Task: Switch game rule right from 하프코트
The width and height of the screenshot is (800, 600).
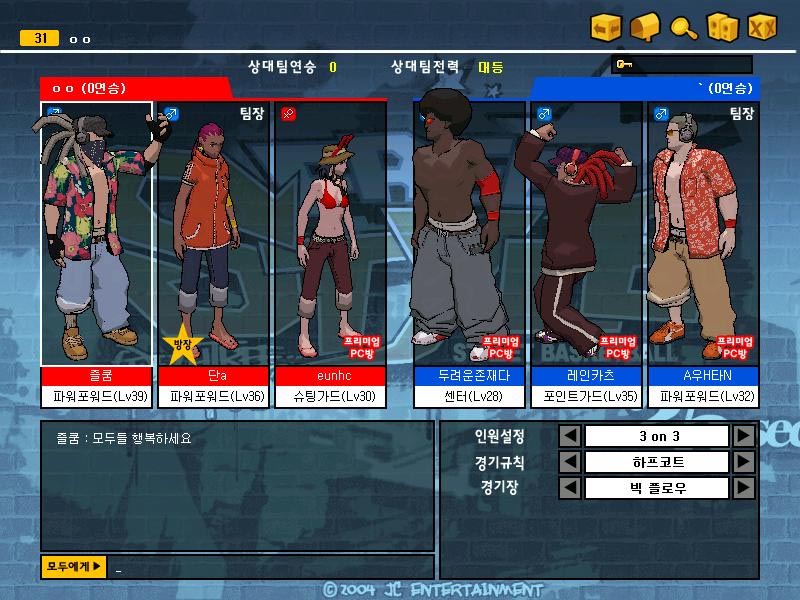Action: point(743,462)
